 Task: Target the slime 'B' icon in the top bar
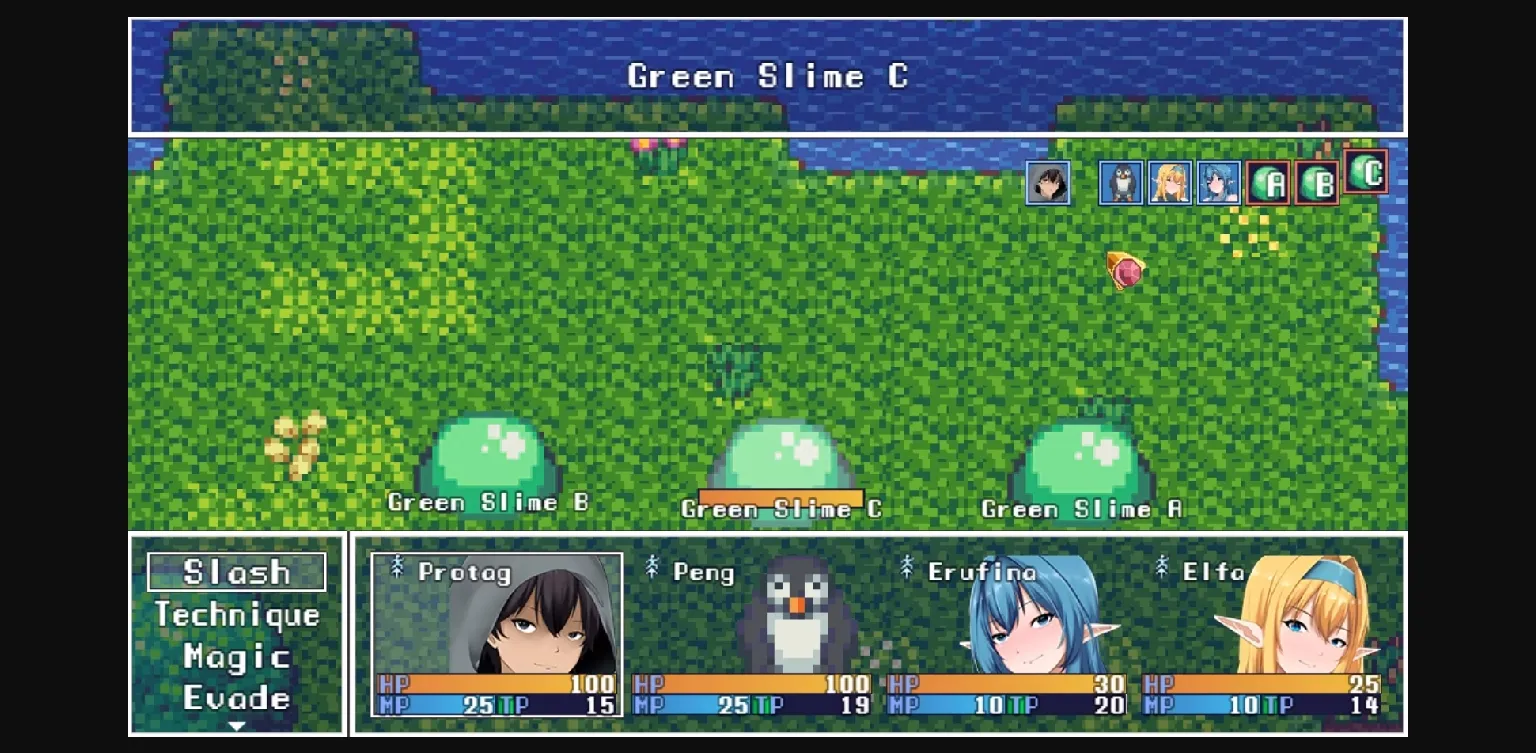pyautogui.click(x=1316, y=183)
